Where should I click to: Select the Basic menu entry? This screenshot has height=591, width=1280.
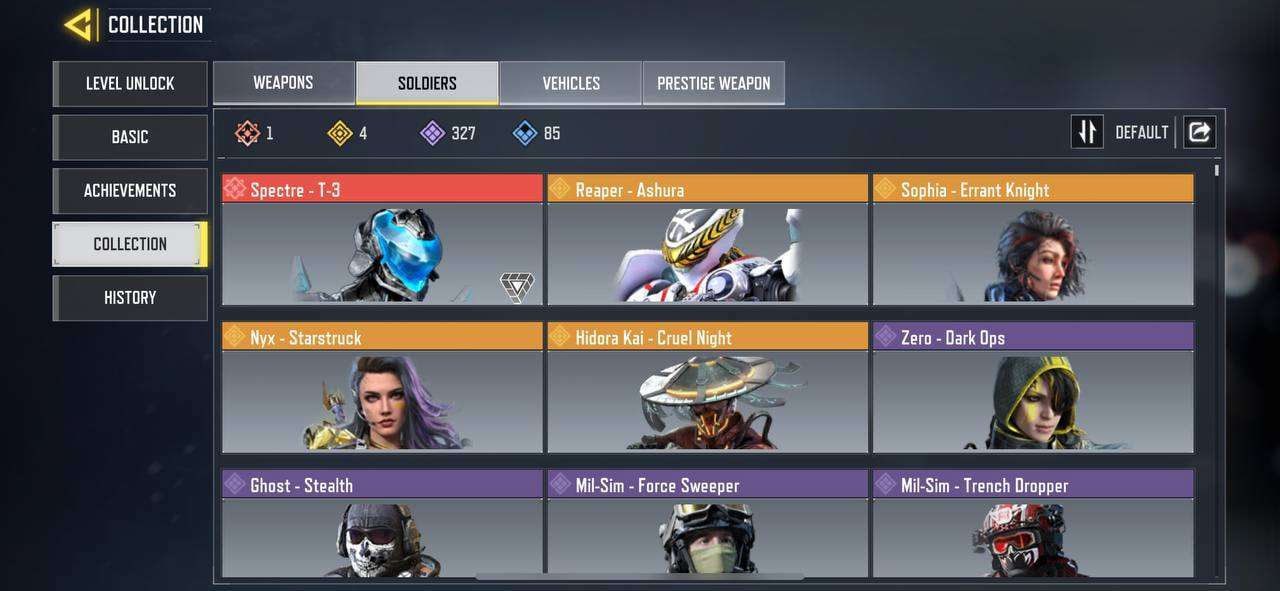point(130,137)
